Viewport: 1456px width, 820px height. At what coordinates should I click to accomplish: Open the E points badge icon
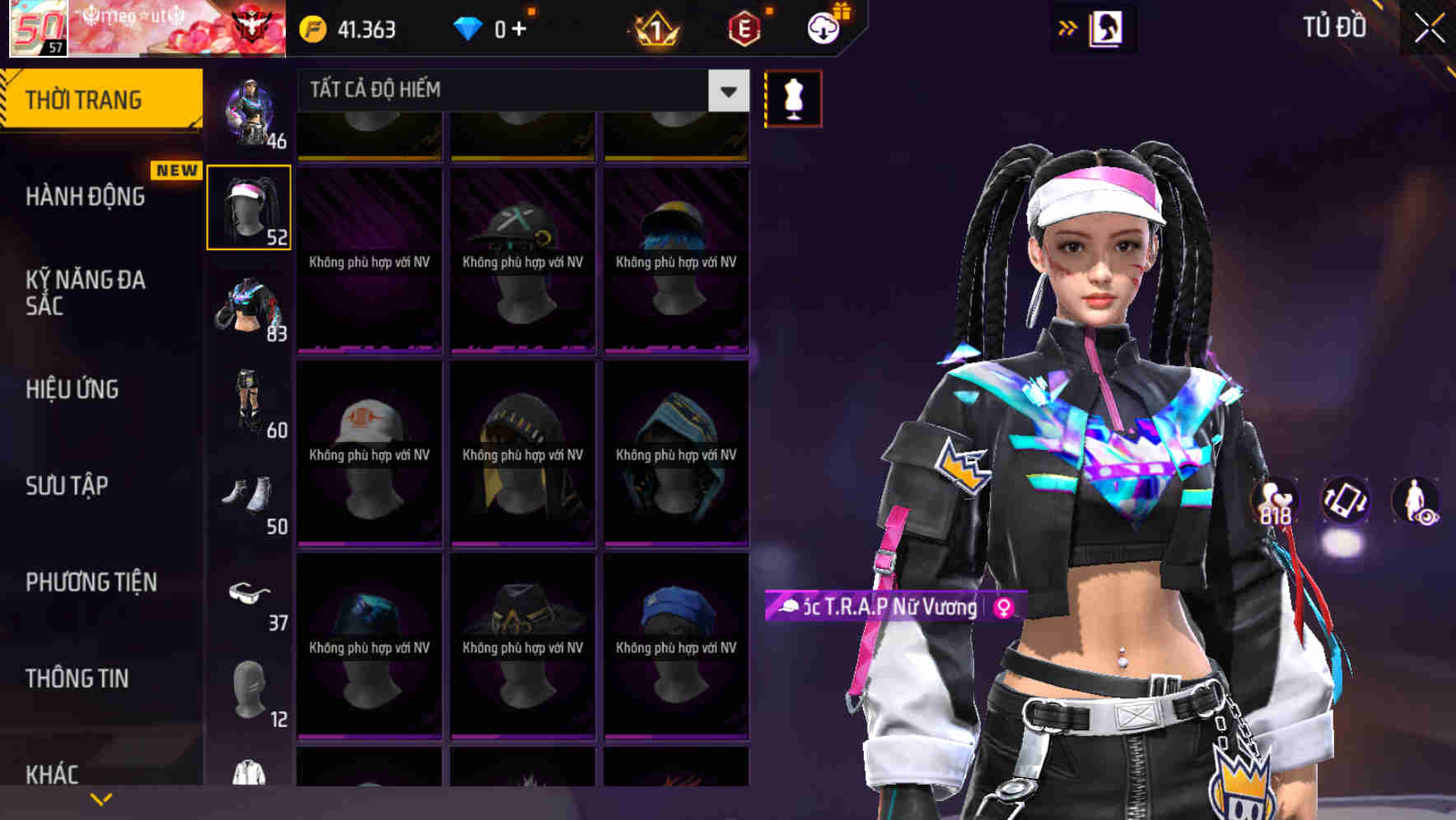(x=740, y=27)
